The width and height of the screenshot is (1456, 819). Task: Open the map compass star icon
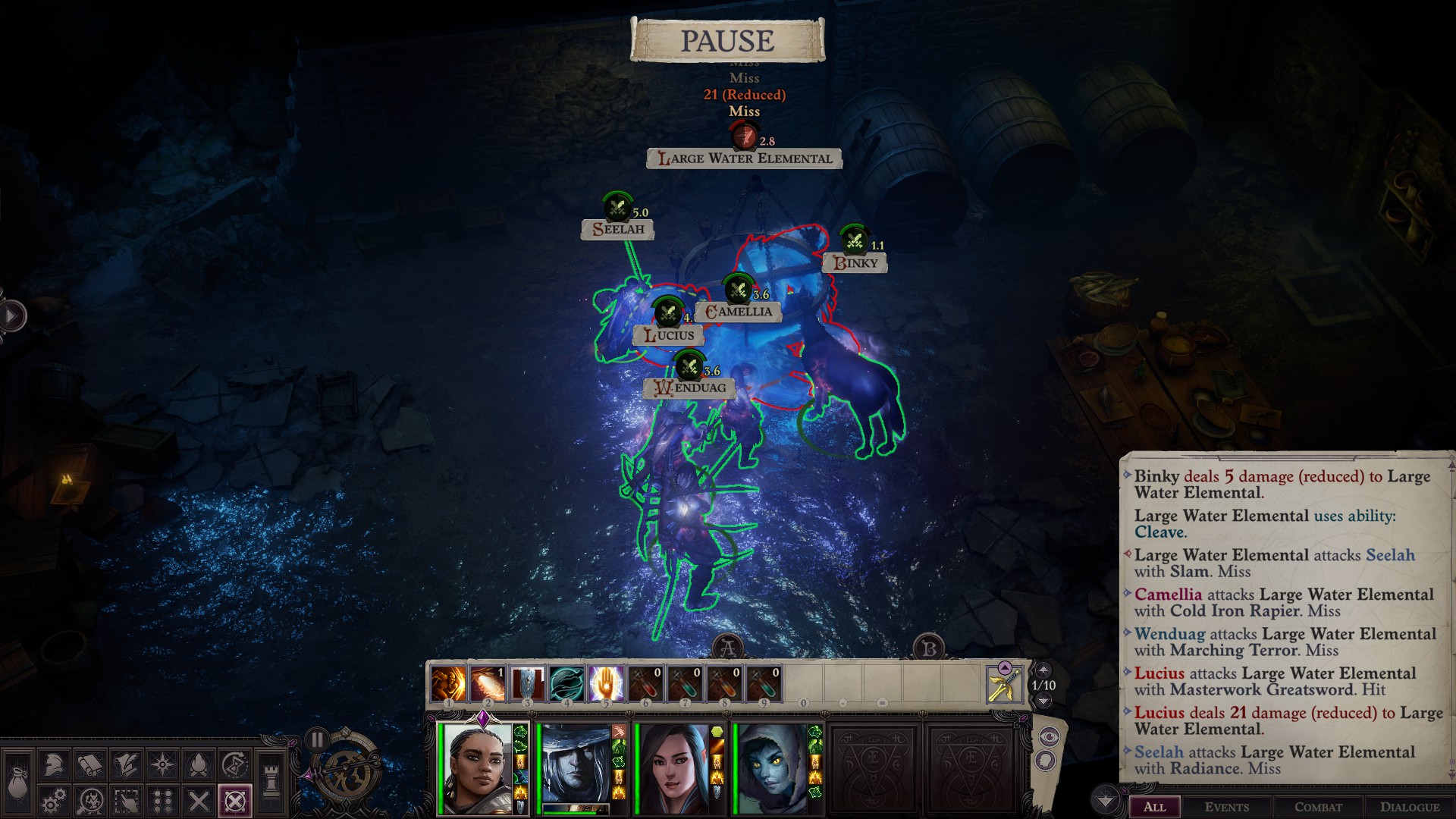[x=163, y=764]
